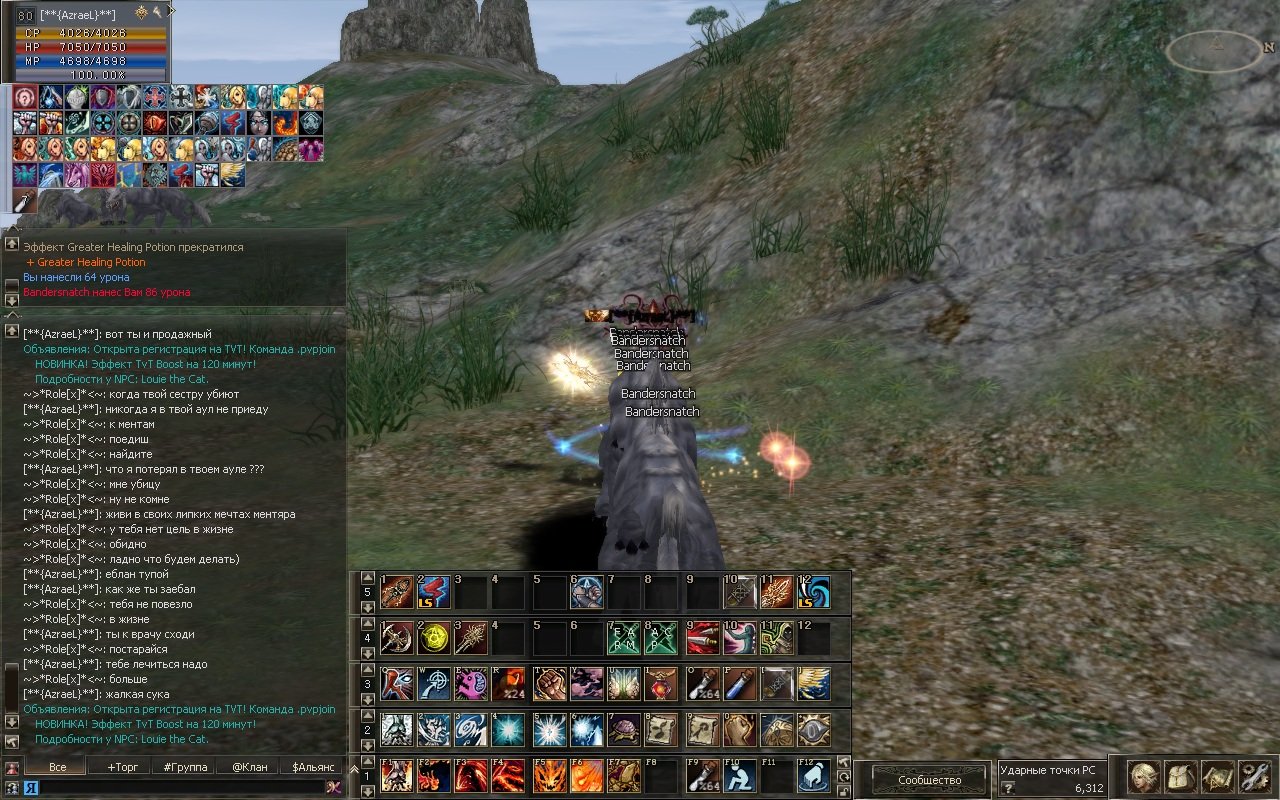Open the Сообщество community board
Image resolution: width=1280 pixels, height=800 pixels.
929,780
